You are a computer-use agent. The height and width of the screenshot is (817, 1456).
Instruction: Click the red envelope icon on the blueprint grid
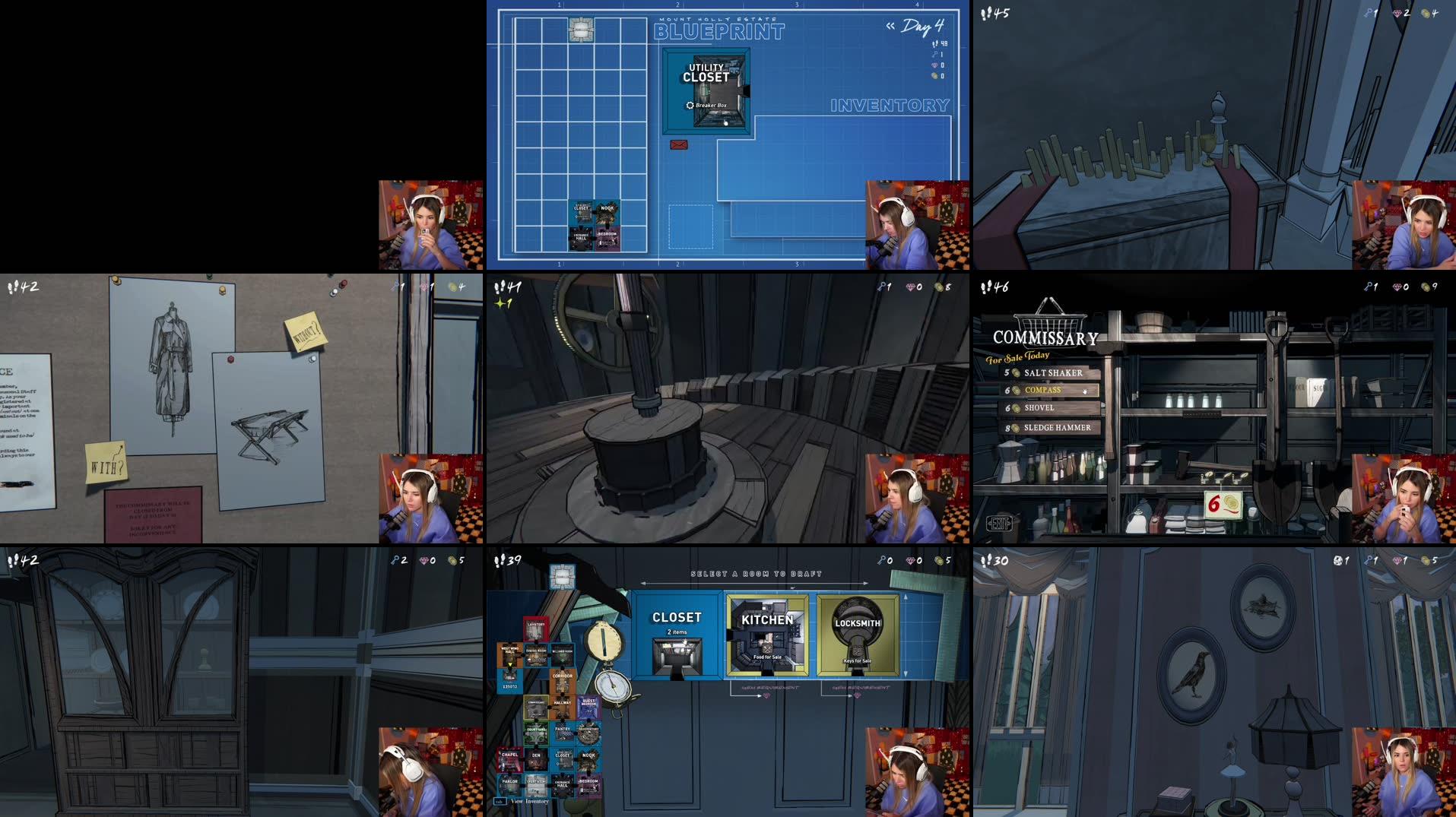[x=679, y=144]
